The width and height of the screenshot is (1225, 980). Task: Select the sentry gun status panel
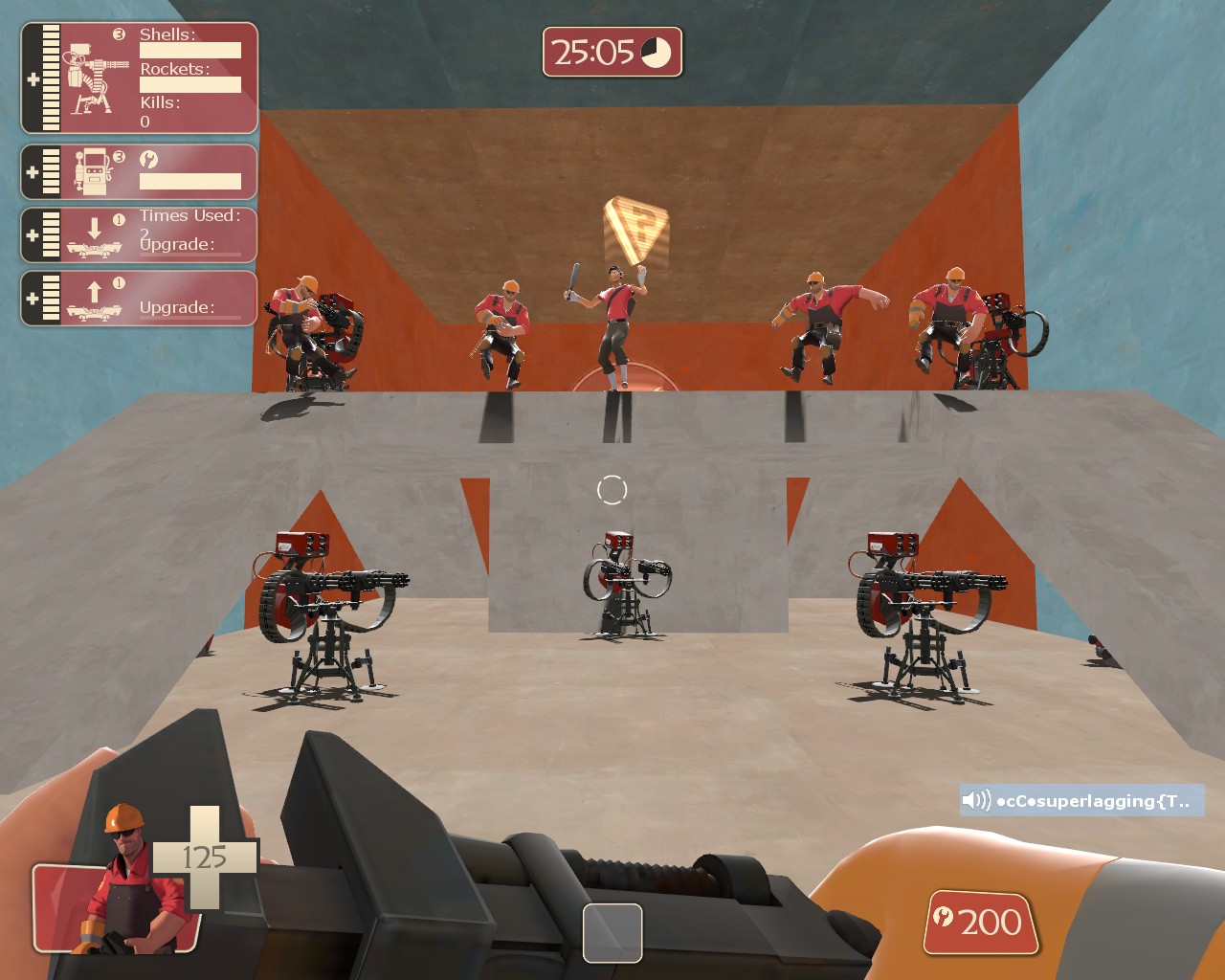140,78
